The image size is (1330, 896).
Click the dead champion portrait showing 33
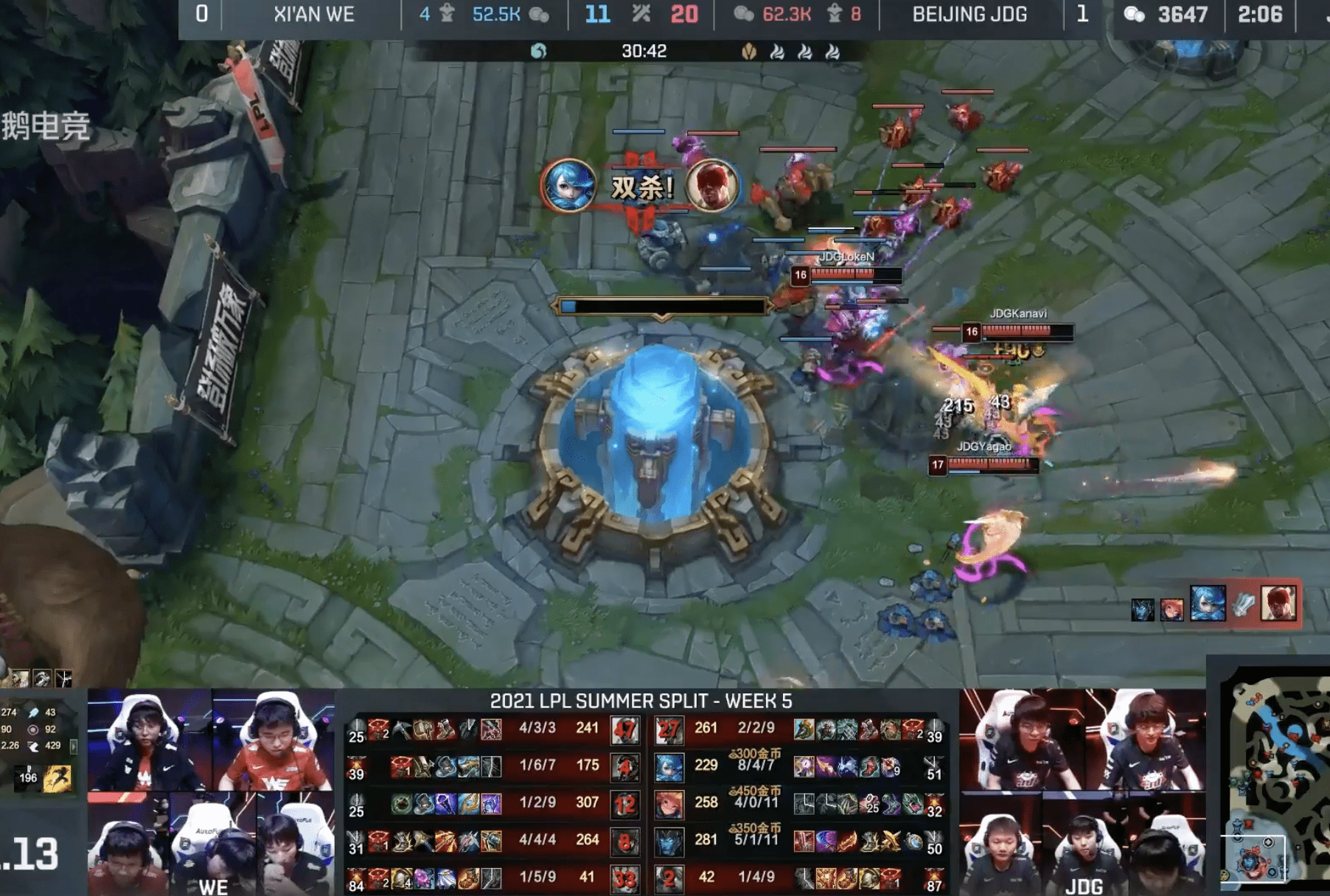click(x=625, y=878)
